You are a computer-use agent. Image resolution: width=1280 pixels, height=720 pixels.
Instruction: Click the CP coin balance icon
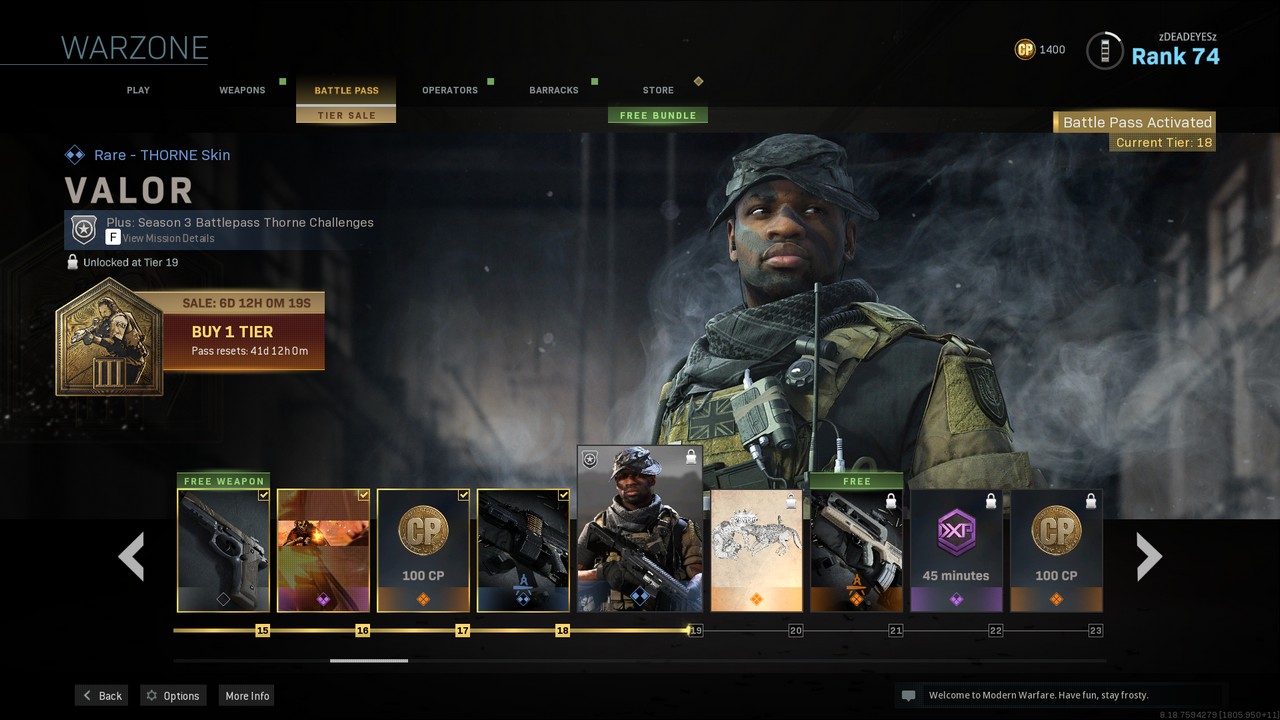point(1024,48)
